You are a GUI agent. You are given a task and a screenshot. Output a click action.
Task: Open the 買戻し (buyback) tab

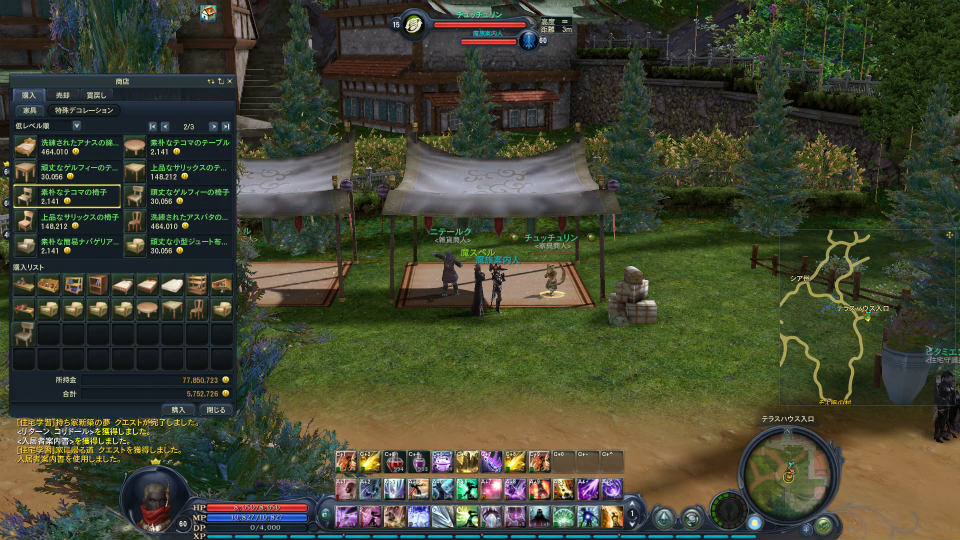coord(96,95)
